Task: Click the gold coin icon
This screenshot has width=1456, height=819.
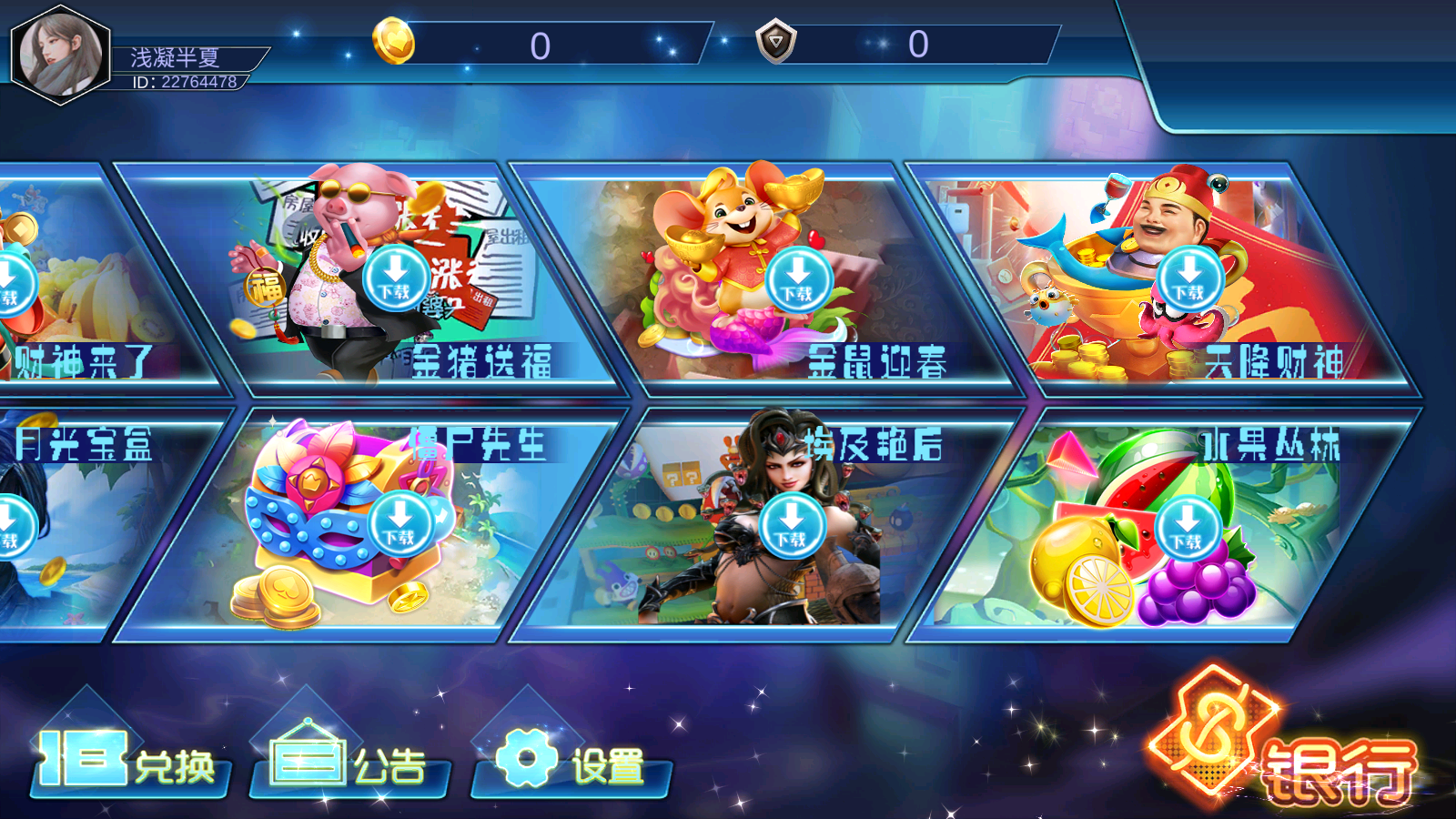Action: 393,43
